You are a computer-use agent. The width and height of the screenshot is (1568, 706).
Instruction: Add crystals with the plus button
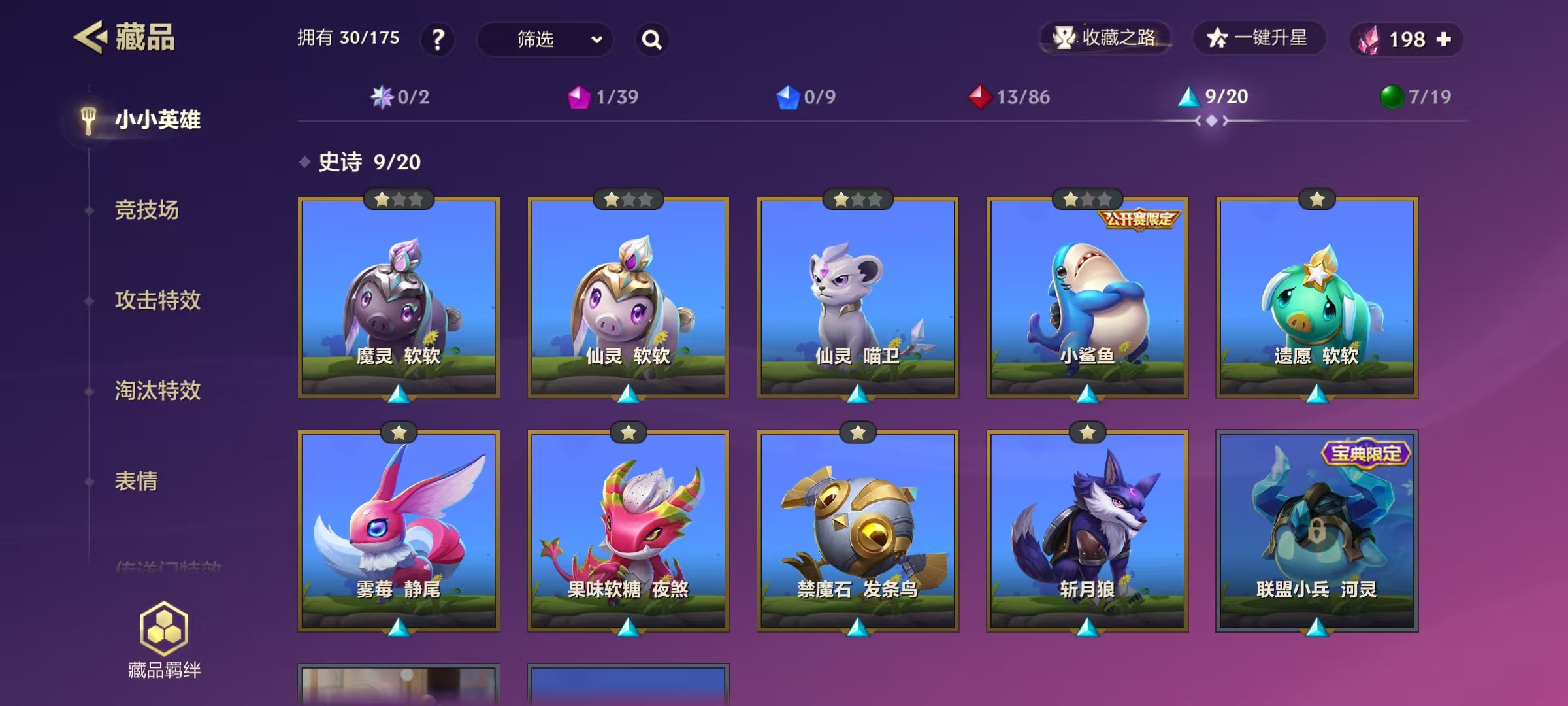tap(1445, 39)
